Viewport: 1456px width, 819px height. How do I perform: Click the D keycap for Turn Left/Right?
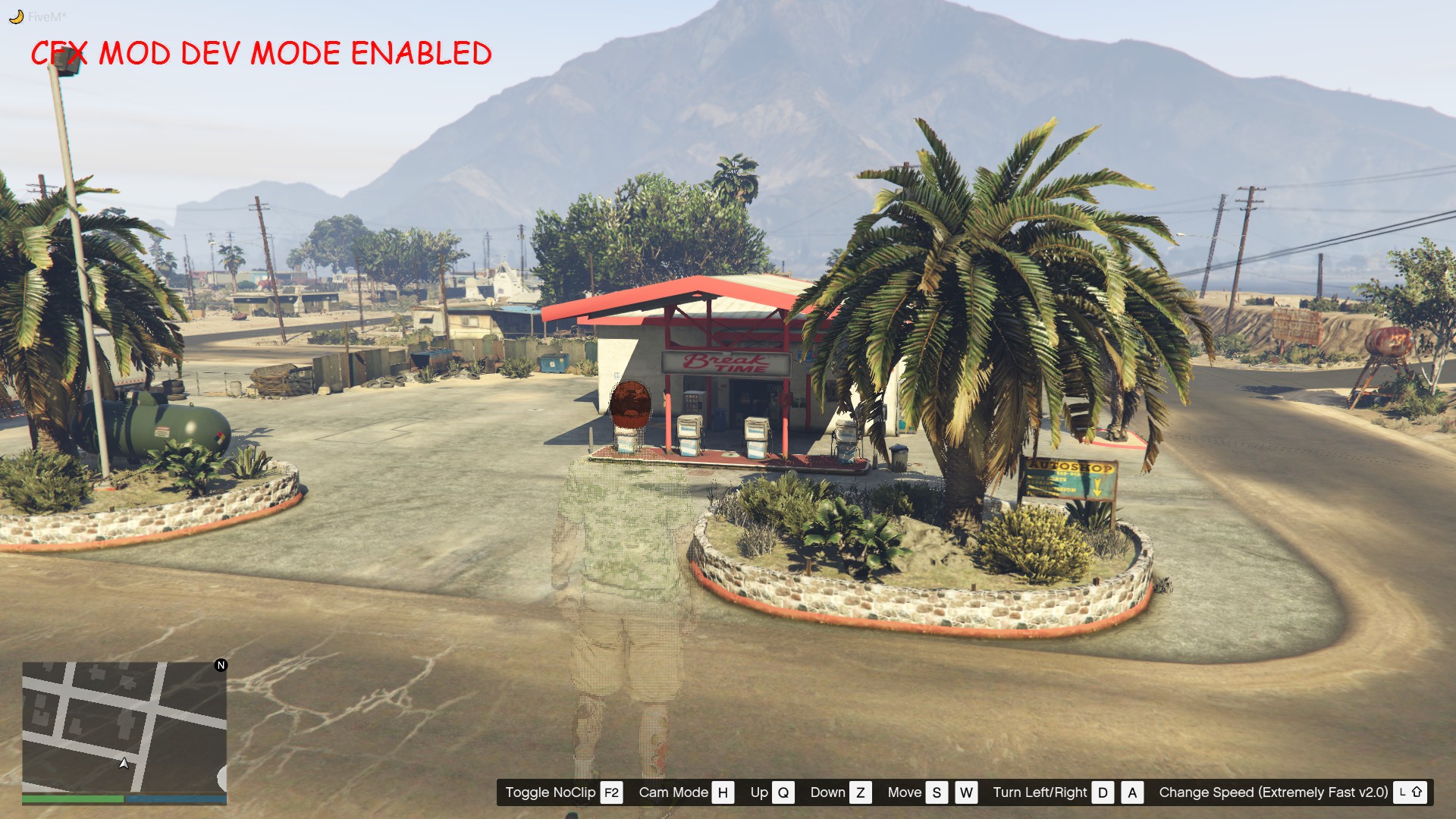tap(1103, 792)
